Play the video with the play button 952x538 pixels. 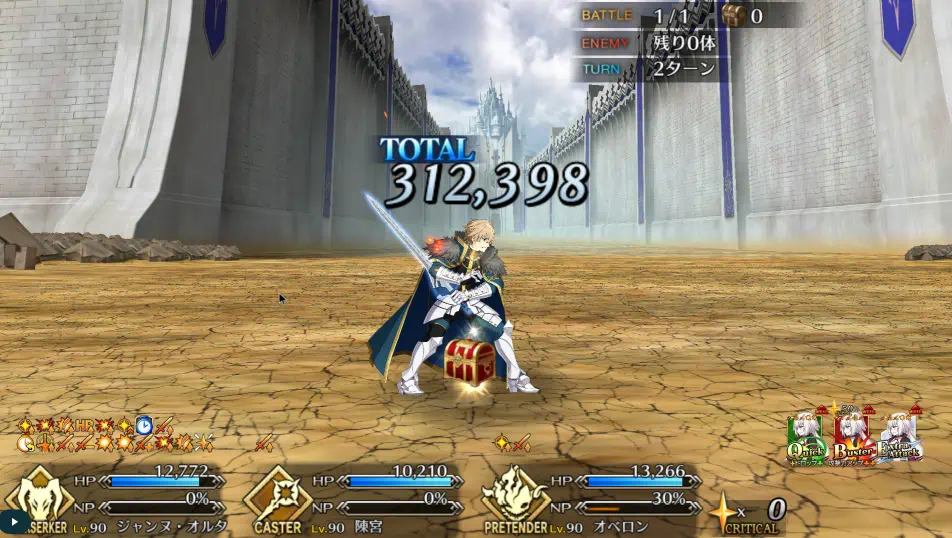point(14,522)
